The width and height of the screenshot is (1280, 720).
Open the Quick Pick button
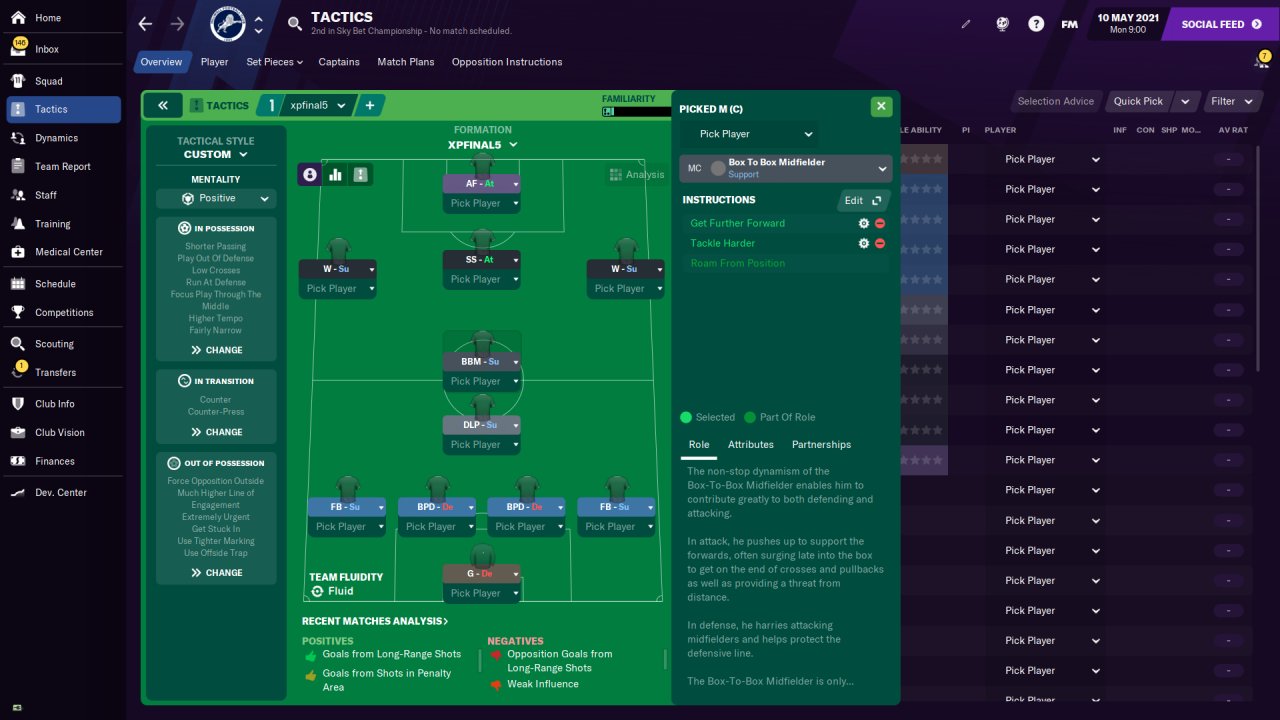(1138, 101)
